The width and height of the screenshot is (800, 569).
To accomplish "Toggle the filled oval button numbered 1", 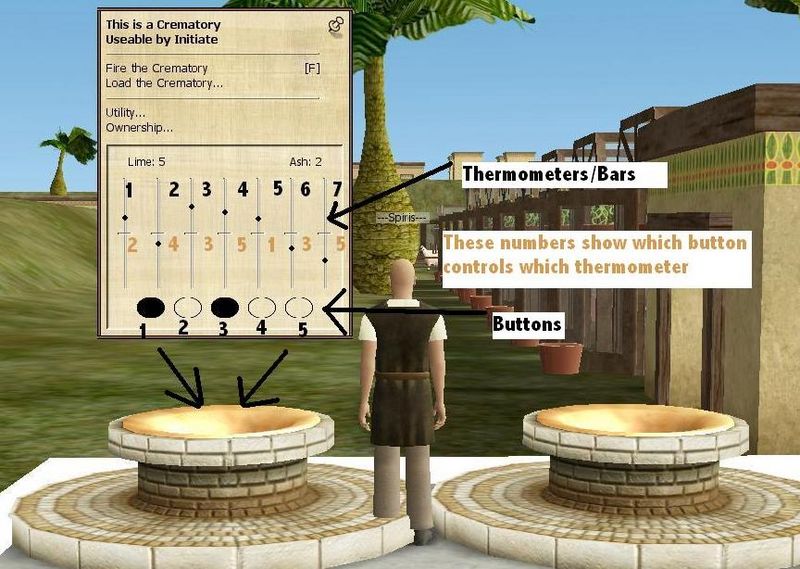I will coord(151,305).
